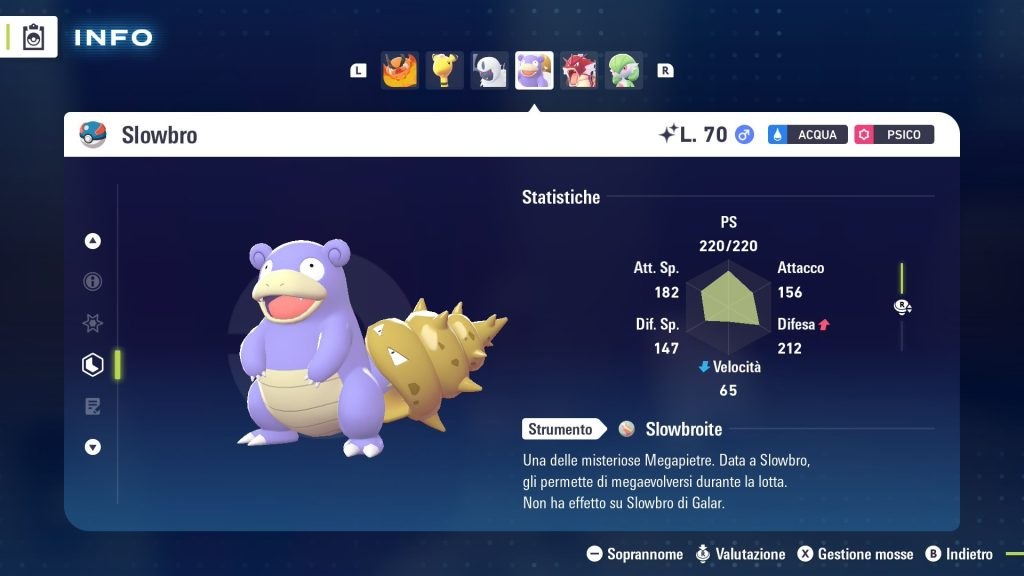Image resolution: width=1024 pixels, height=576 pixels.
Task: Open the star-shaped page tab
Action: coord(93,323)
